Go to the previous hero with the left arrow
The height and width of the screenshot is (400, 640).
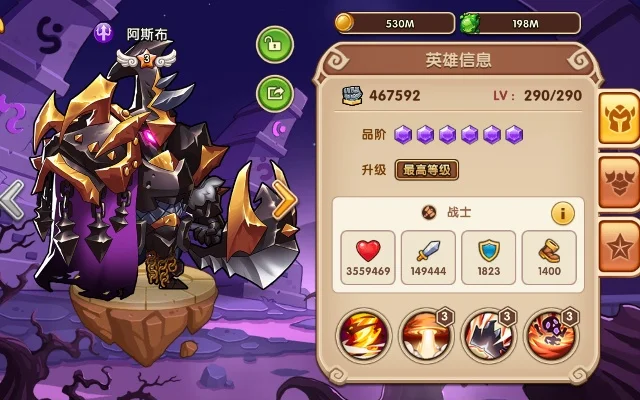pos(11,199)
